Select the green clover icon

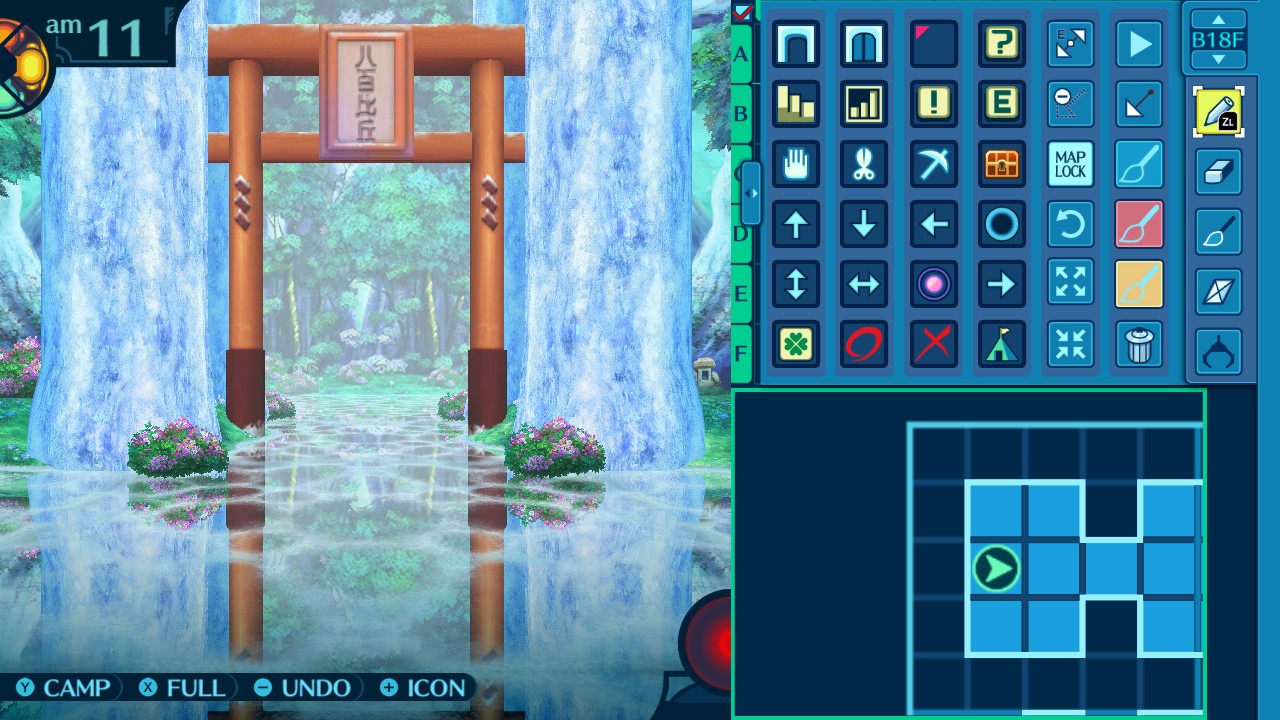796,345
